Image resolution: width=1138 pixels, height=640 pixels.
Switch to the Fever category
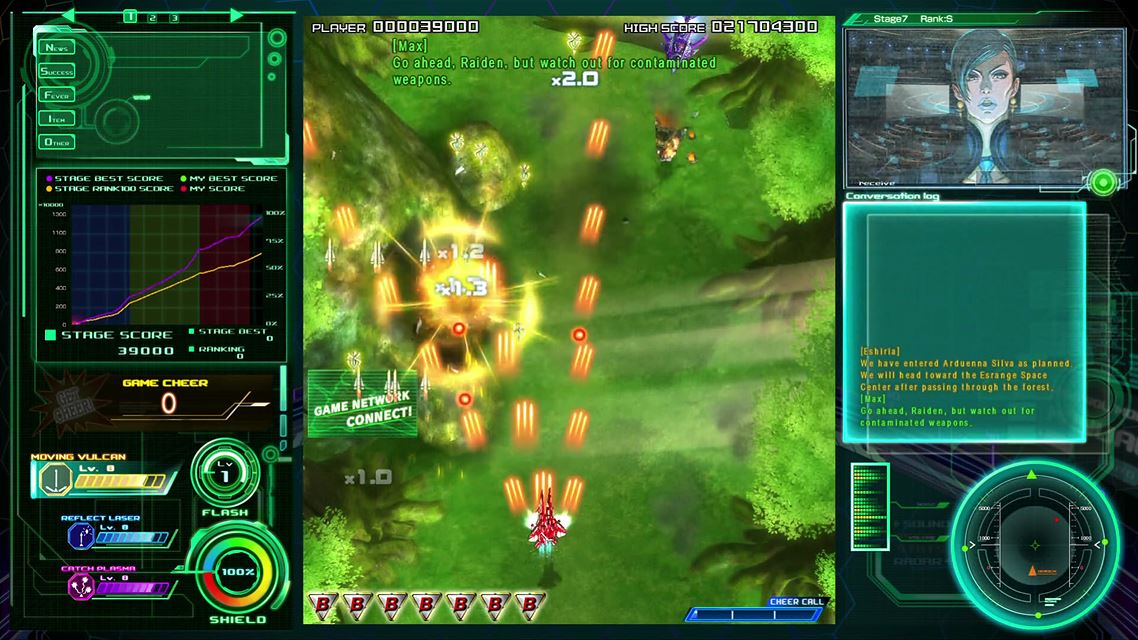click(x=57, y=95)
